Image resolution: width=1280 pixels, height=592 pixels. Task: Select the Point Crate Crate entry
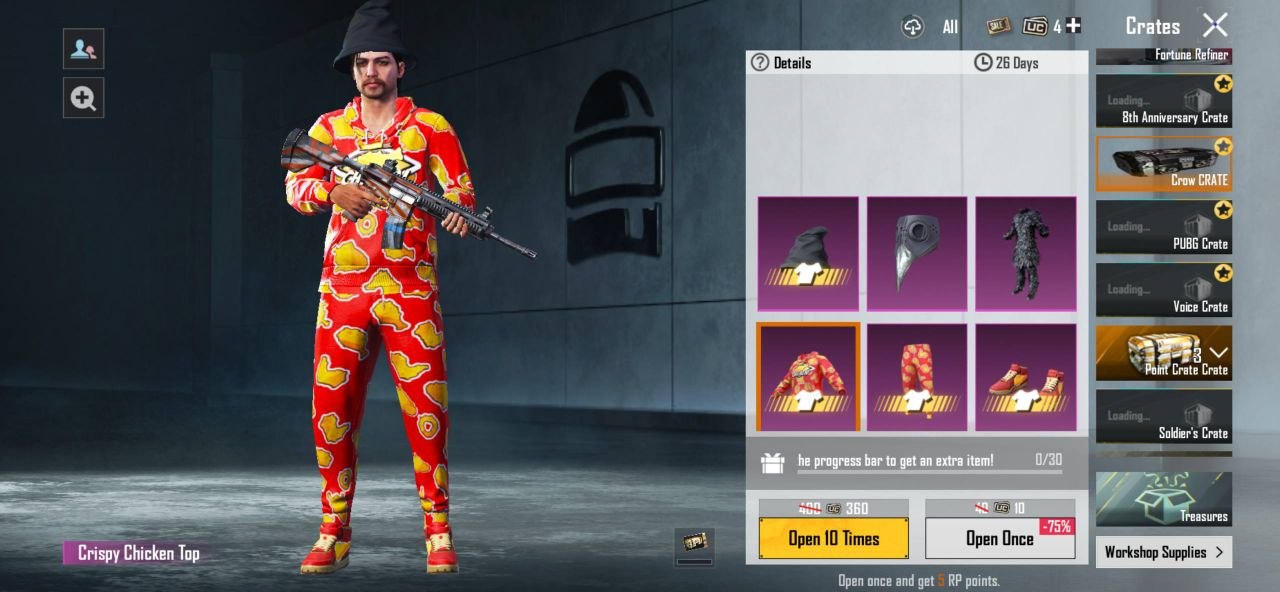point(1164,353)
